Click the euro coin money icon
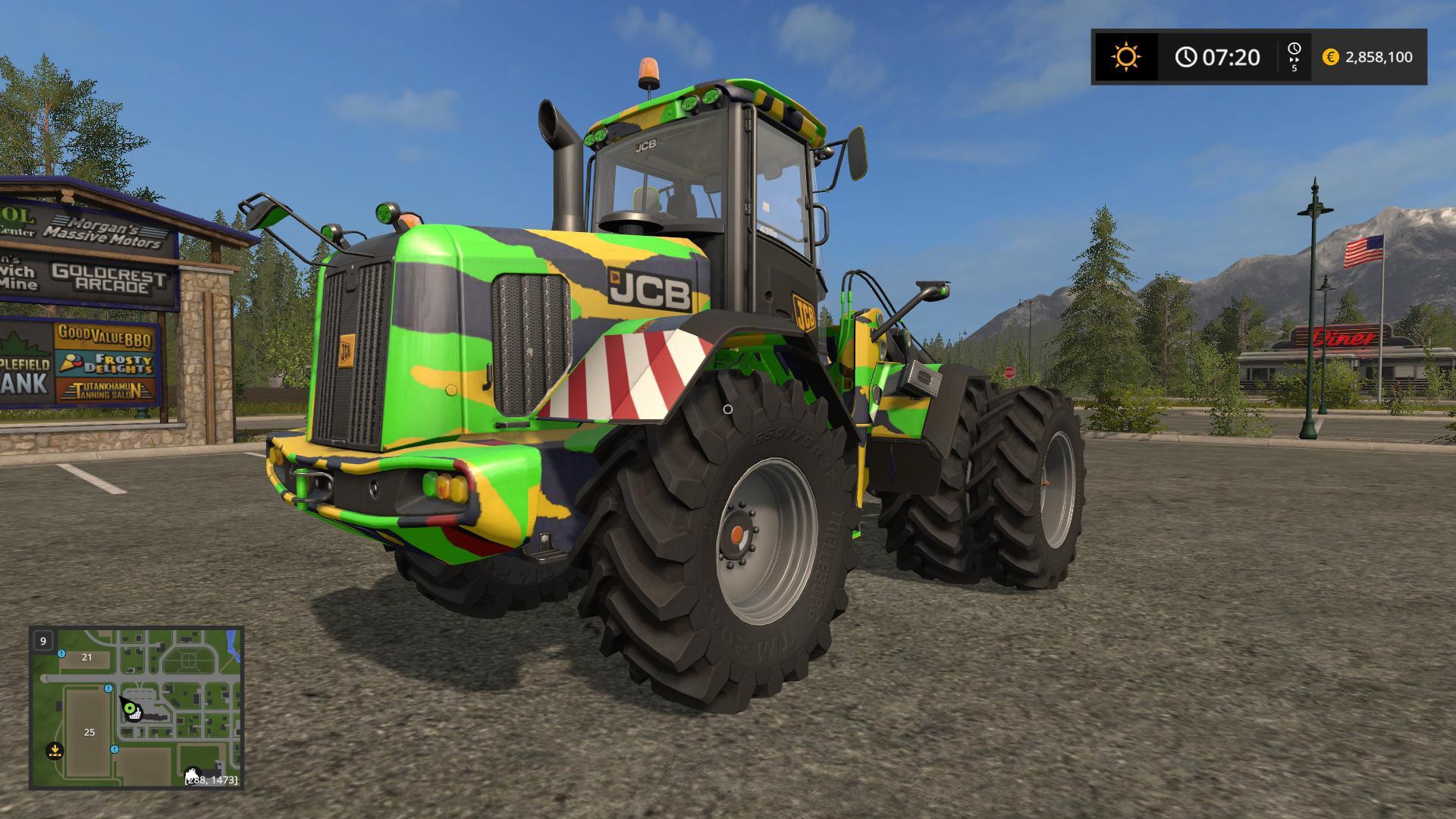Viewport: 1456px width, 819px height. pyautogui.click(x=1330, y=57)
